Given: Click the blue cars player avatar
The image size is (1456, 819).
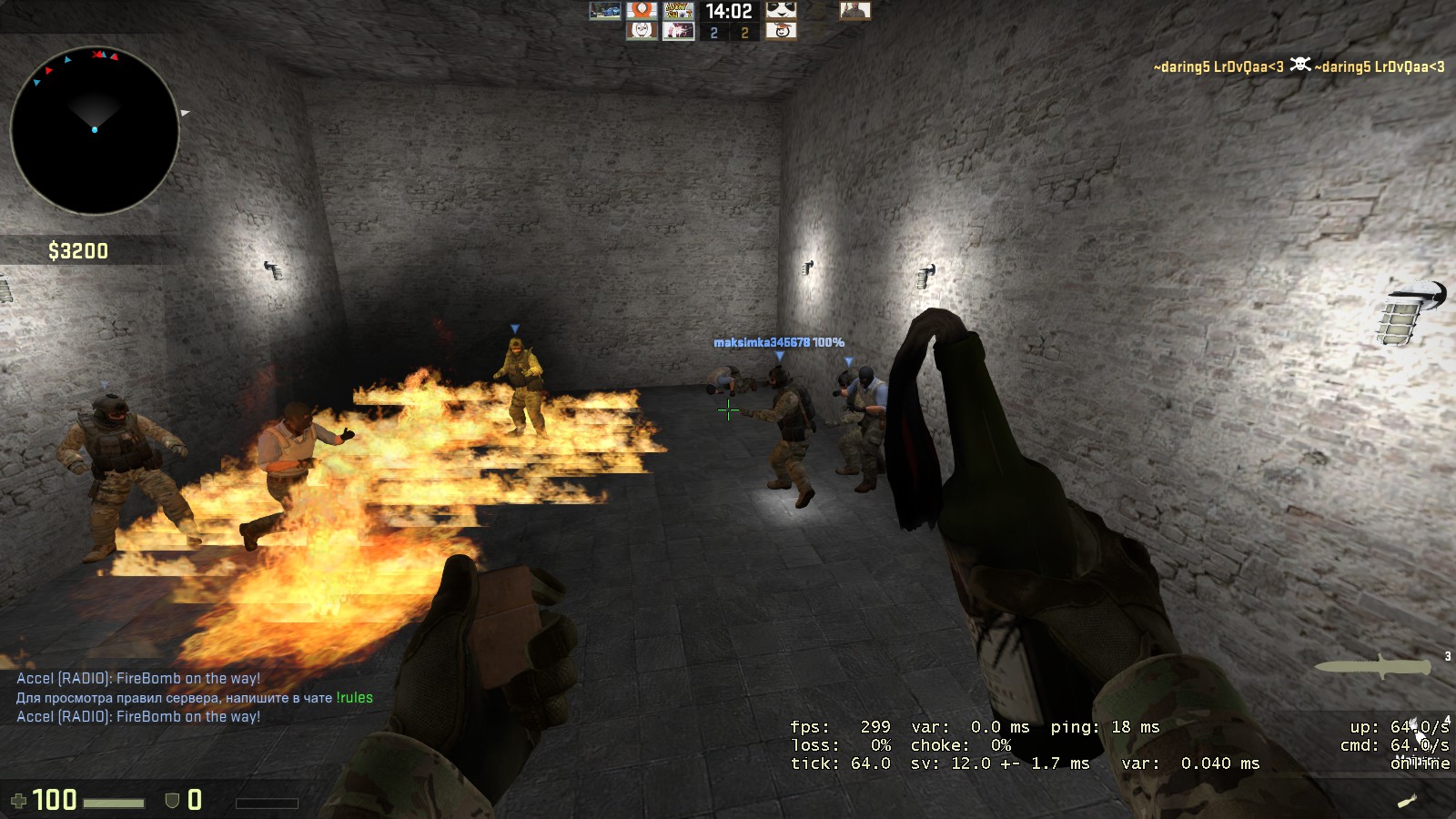Looking at the screenshot, I should coord(604,11).
